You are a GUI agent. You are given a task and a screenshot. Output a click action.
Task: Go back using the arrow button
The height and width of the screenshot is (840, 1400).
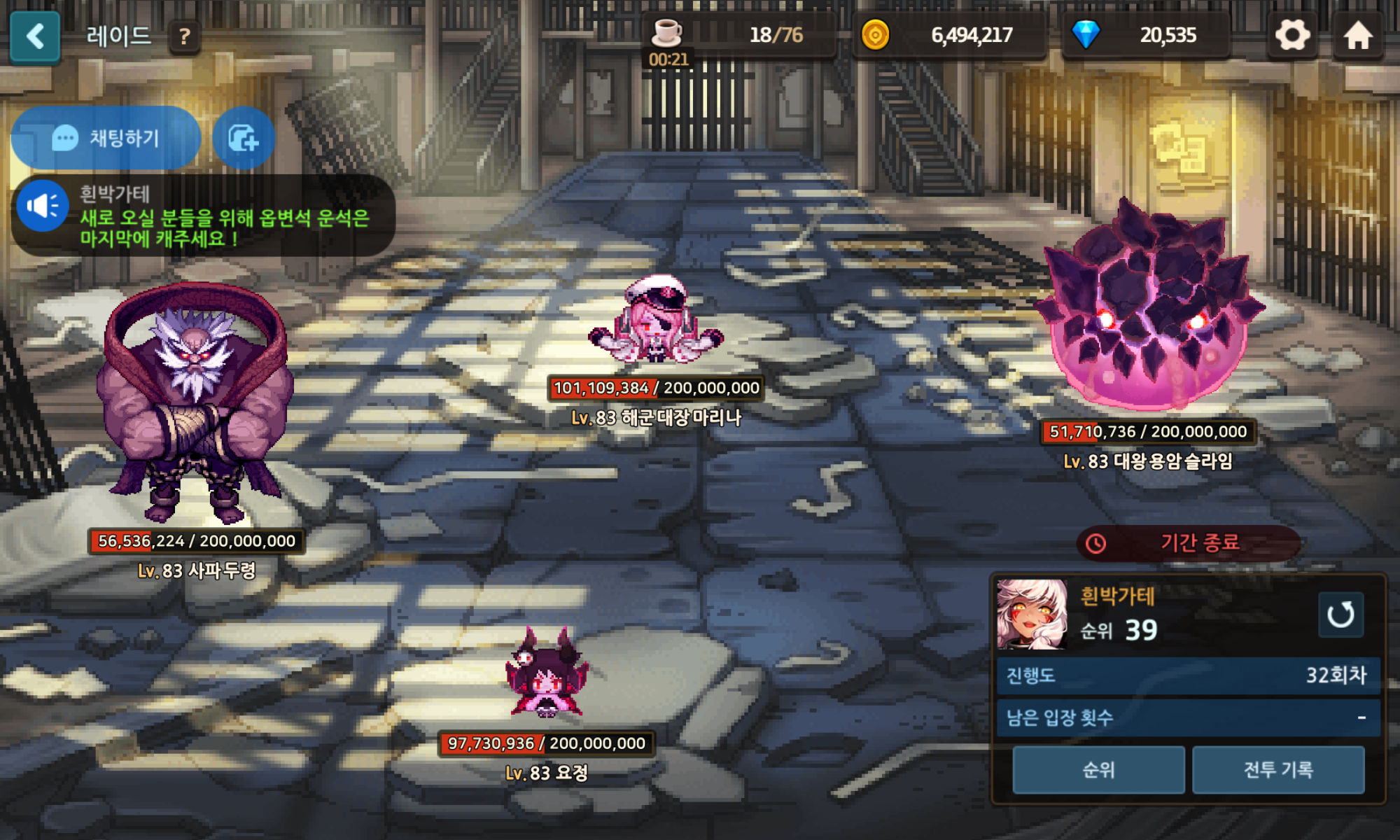click(35, 36)
